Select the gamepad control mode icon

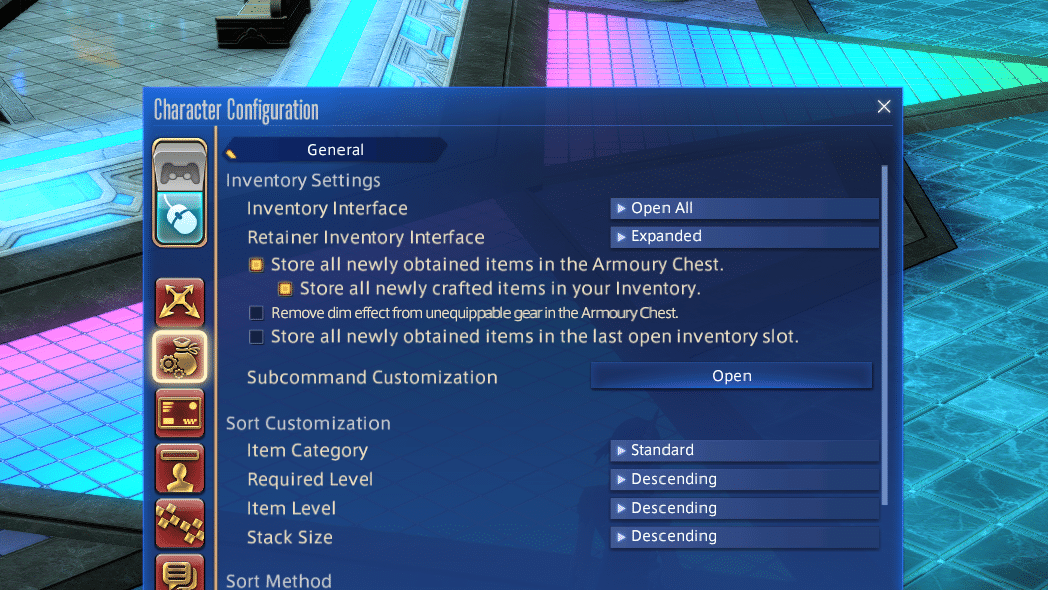pos(180,168)
